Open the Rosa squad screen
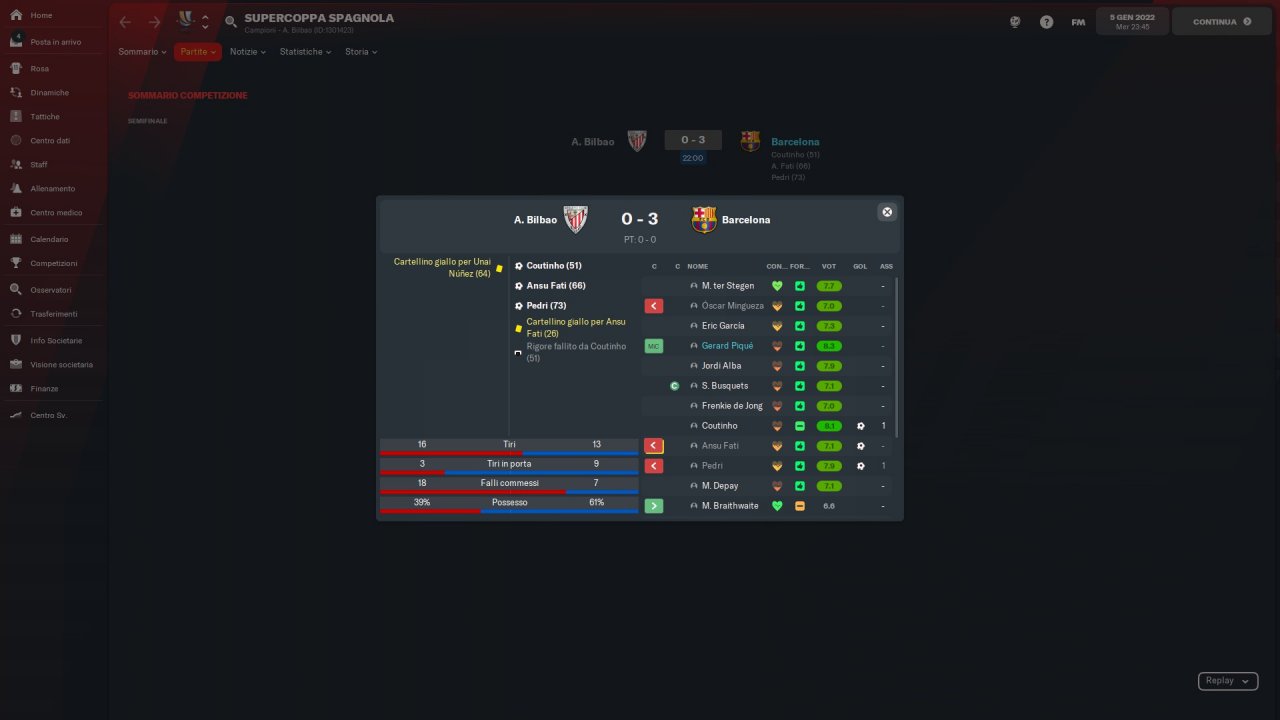 (39, 69)
